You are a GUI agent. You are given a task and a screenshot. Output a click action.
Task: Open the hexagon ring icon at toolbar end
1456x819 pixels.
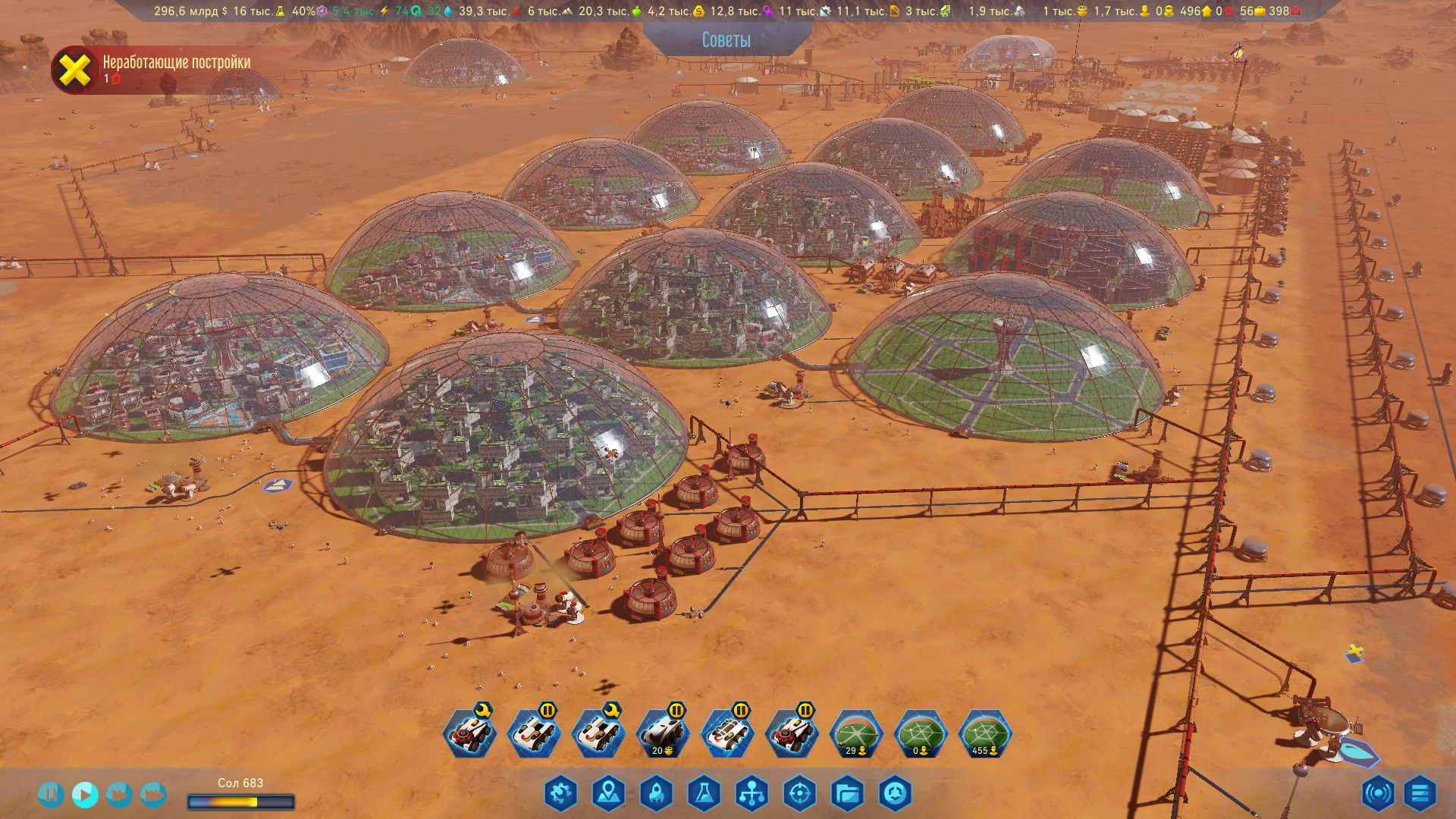895,794
